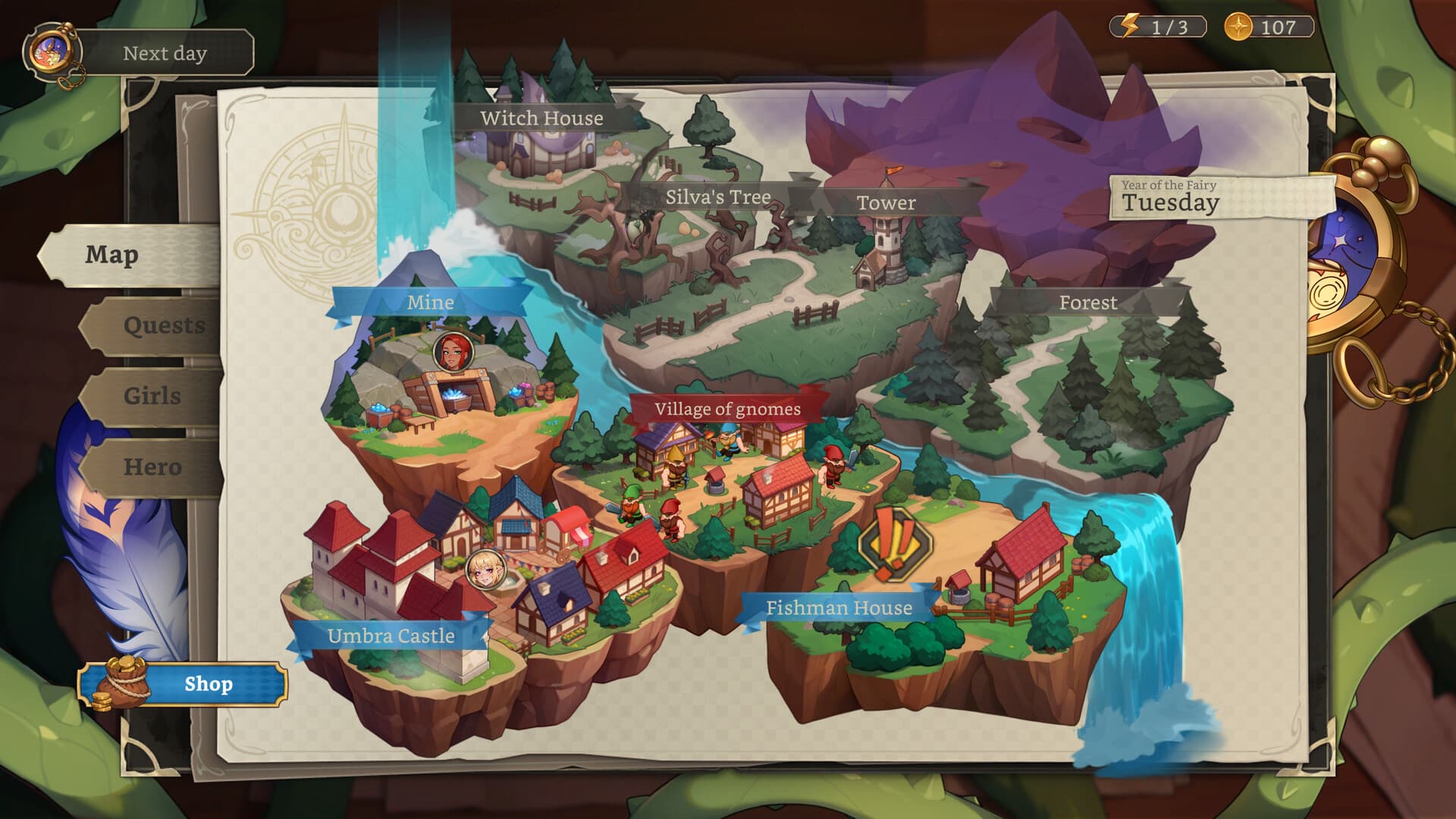This screenshot has height=819, width=1456.
Task: Switch to the Map tab
Action: [112, 255]
